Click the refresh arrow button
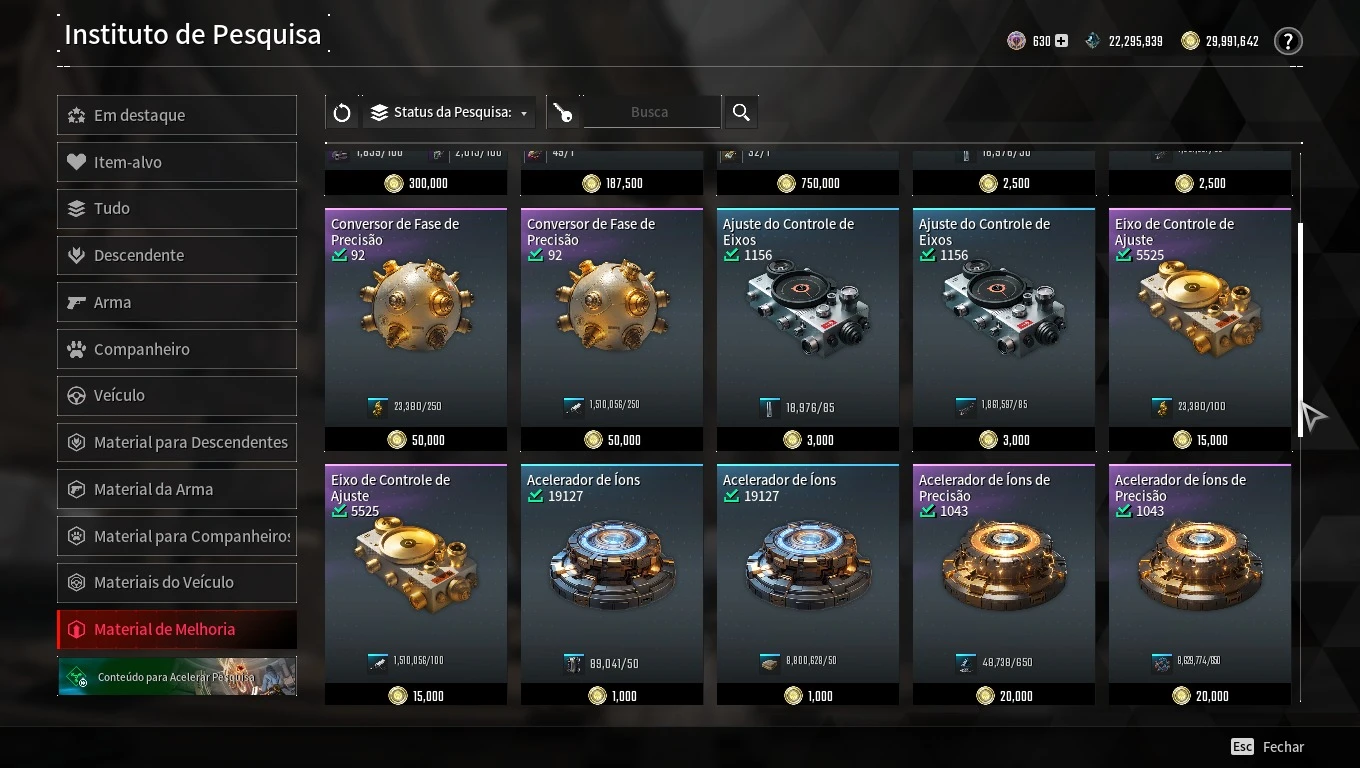 coord(342,113)
